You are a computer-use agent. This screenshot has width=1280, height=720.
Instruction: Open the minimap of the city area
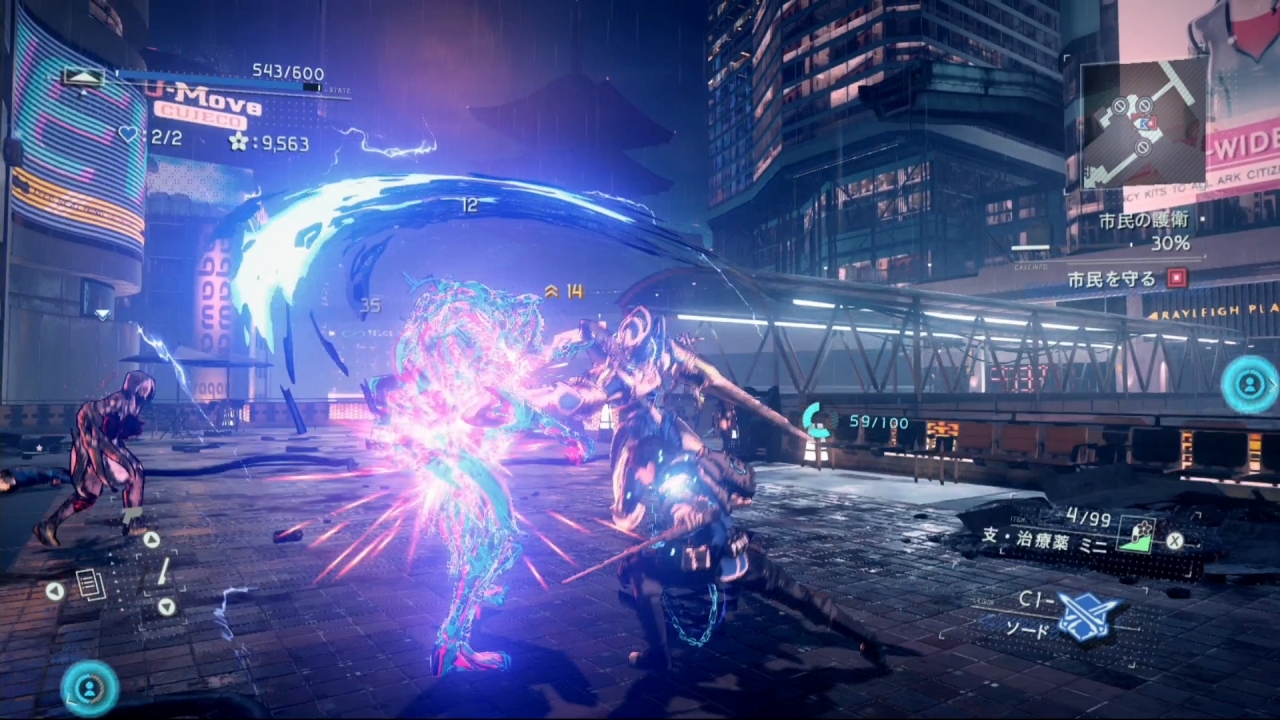1144,123
